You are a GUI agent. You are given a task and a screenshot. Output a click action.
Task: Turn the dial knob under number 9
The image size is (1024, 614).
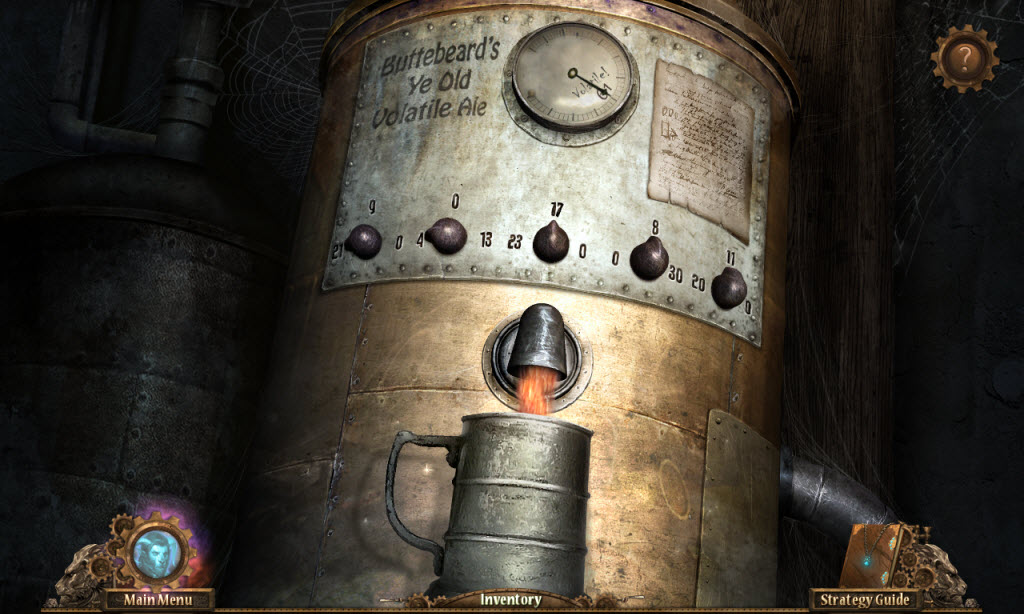coord(363,241)
